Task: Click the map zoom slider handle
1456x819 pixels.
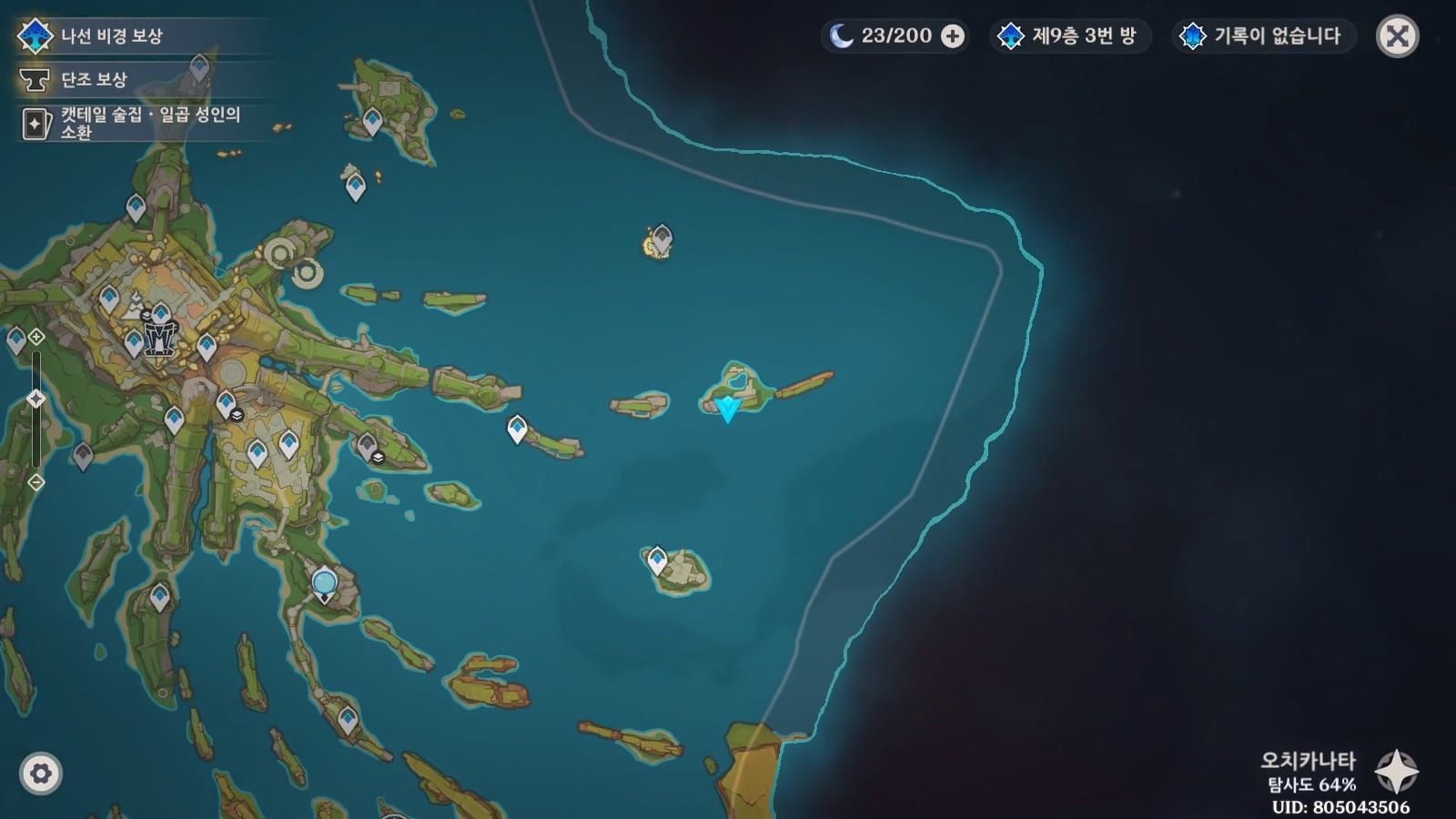Action: point(36,399)
